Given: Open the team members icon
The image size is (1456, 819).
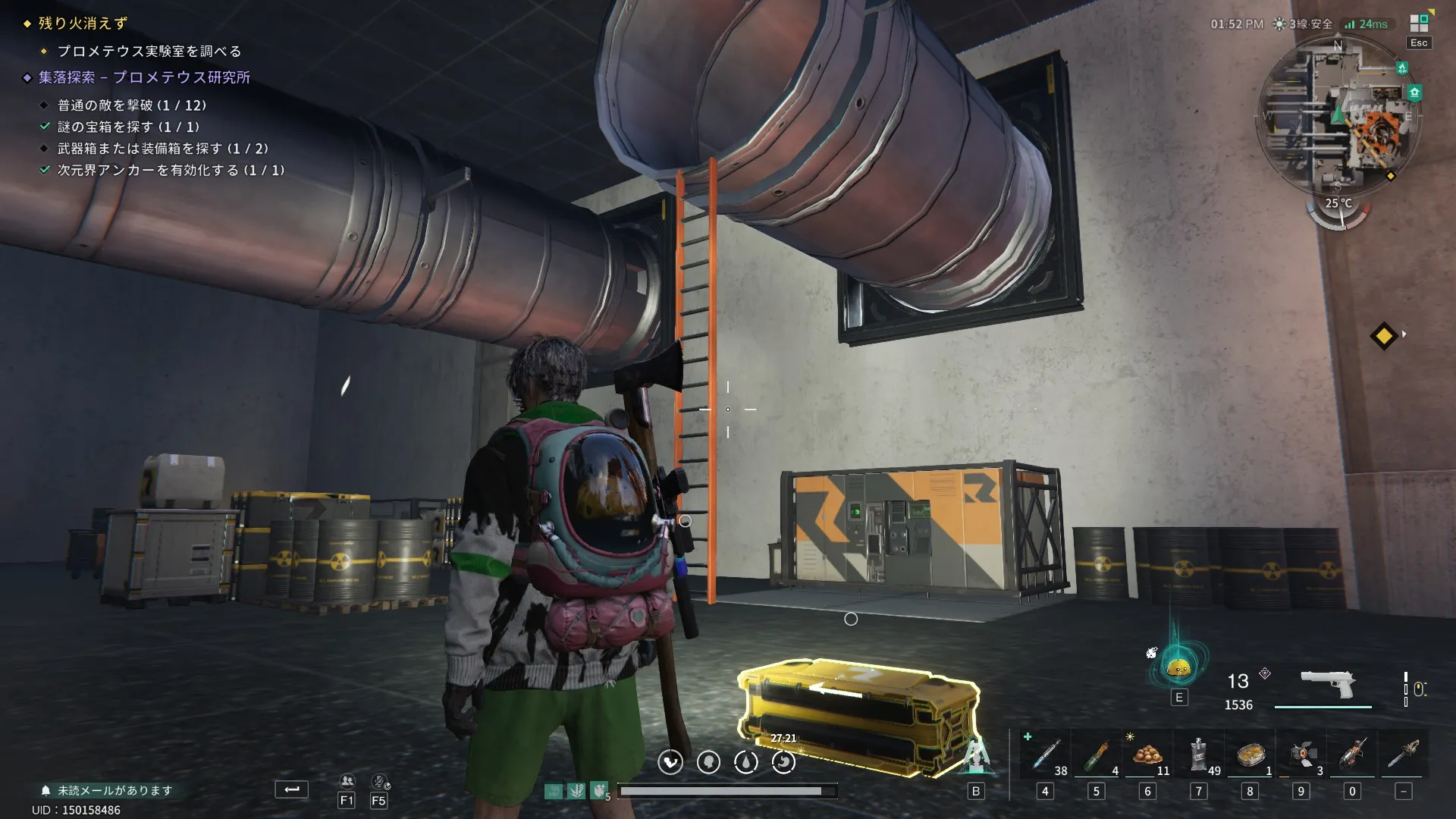Looking at the screenshot, I should (x=347, y=781).
